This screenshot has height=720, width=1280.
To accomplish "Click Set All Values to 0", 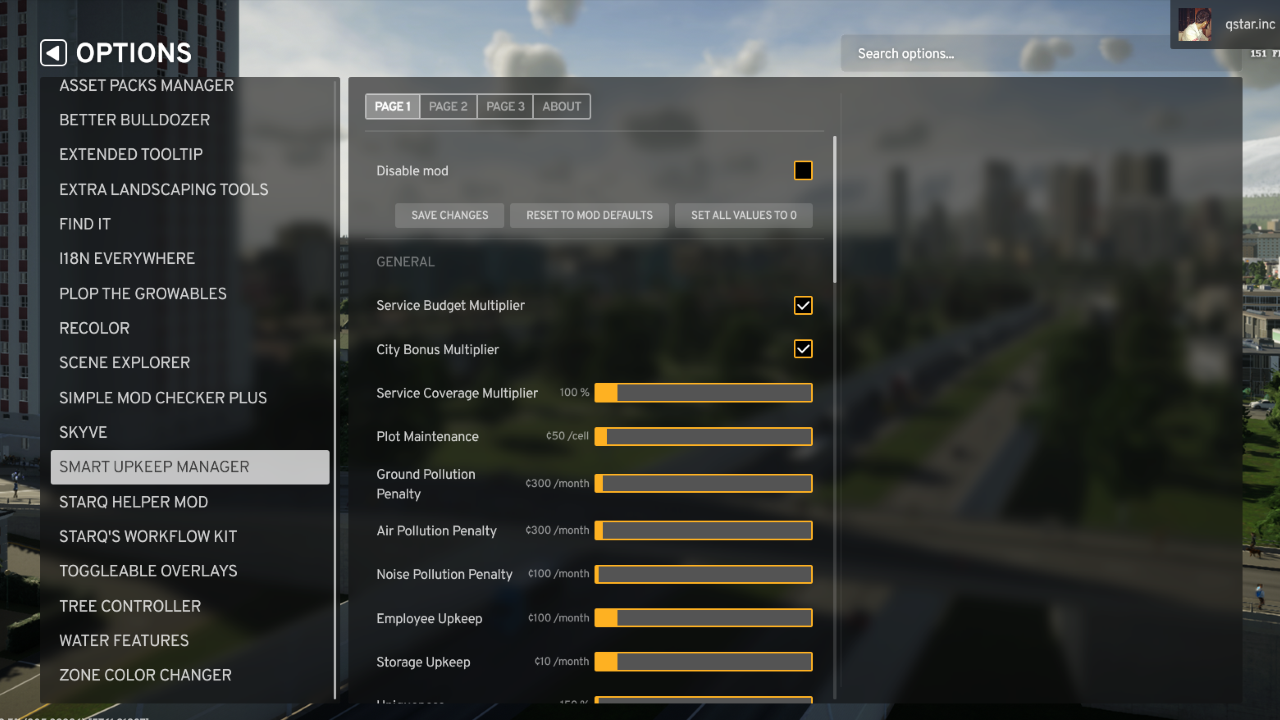I will click(x=744, y=215).
